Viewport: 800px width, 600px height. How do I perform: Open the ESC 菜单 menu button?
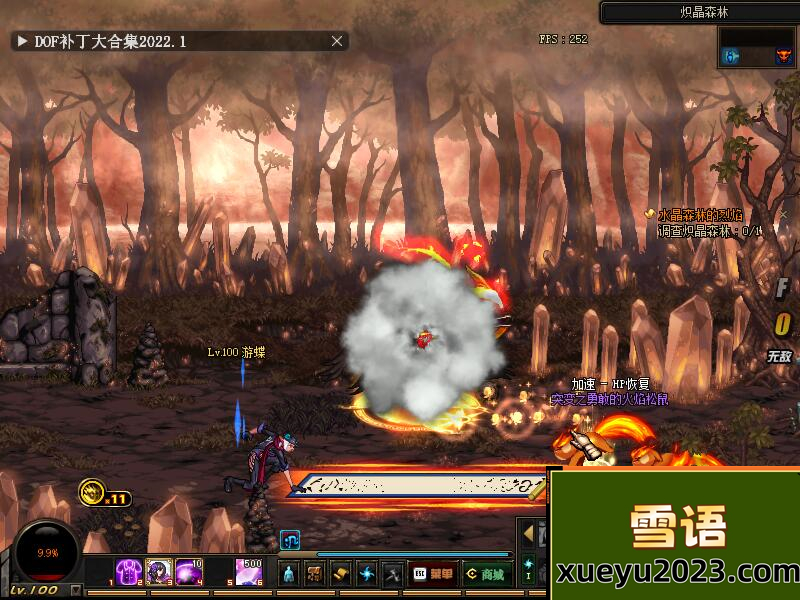click(x=432, y=574)
